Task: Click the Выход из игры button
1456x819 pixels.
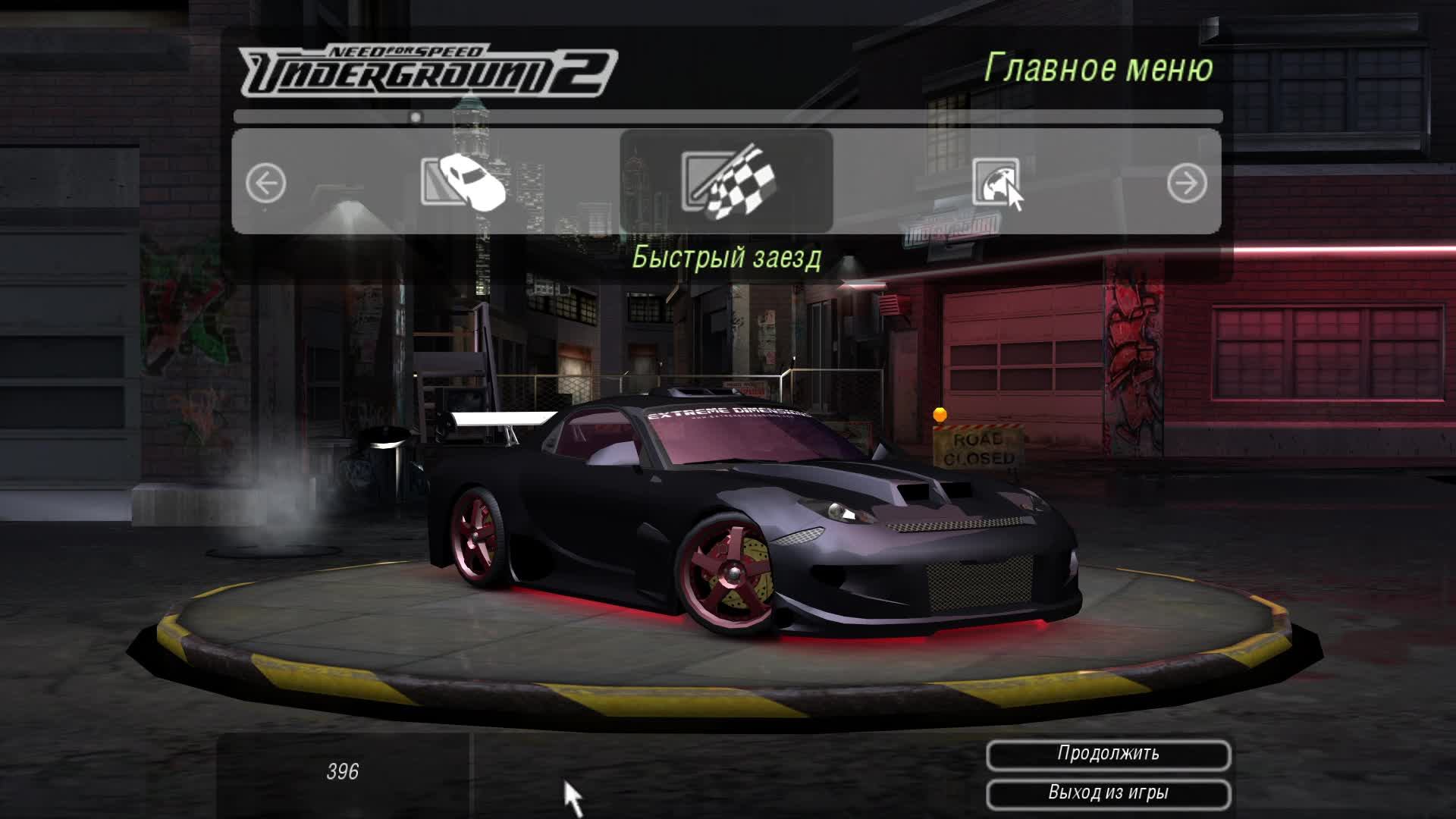Action: coord(1108,794)
